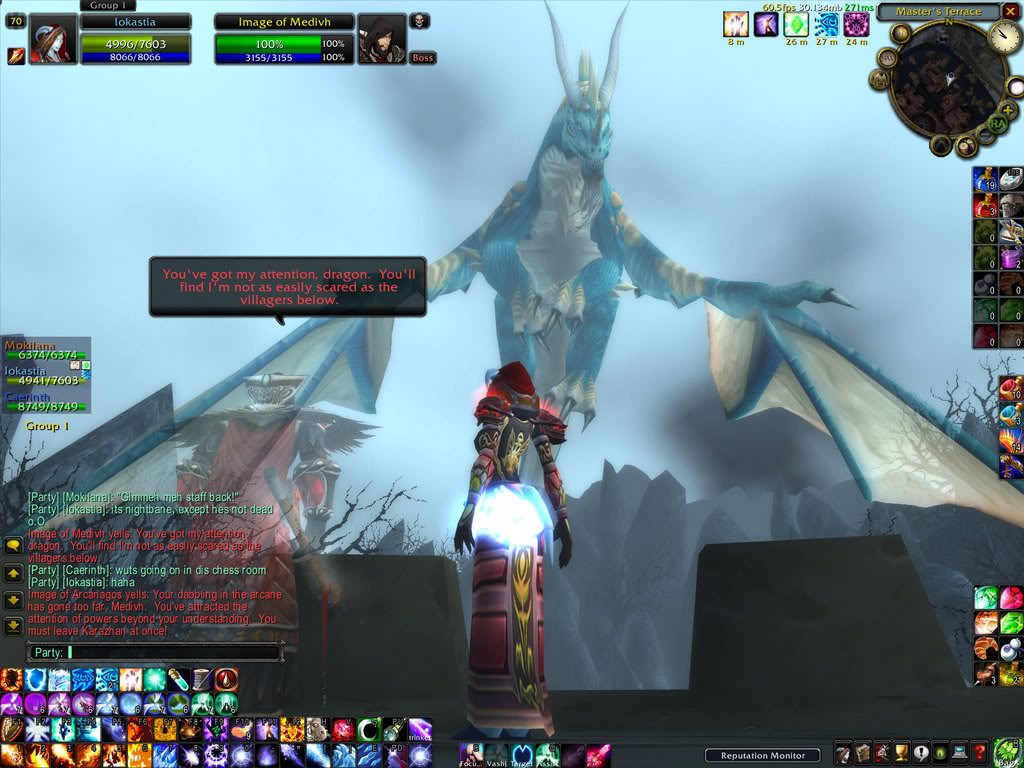The height and width of the screenshot is (768, 1024).
Task: Use the trinket action bar slot
Action: pyautogui.click(x=419, y=731)
